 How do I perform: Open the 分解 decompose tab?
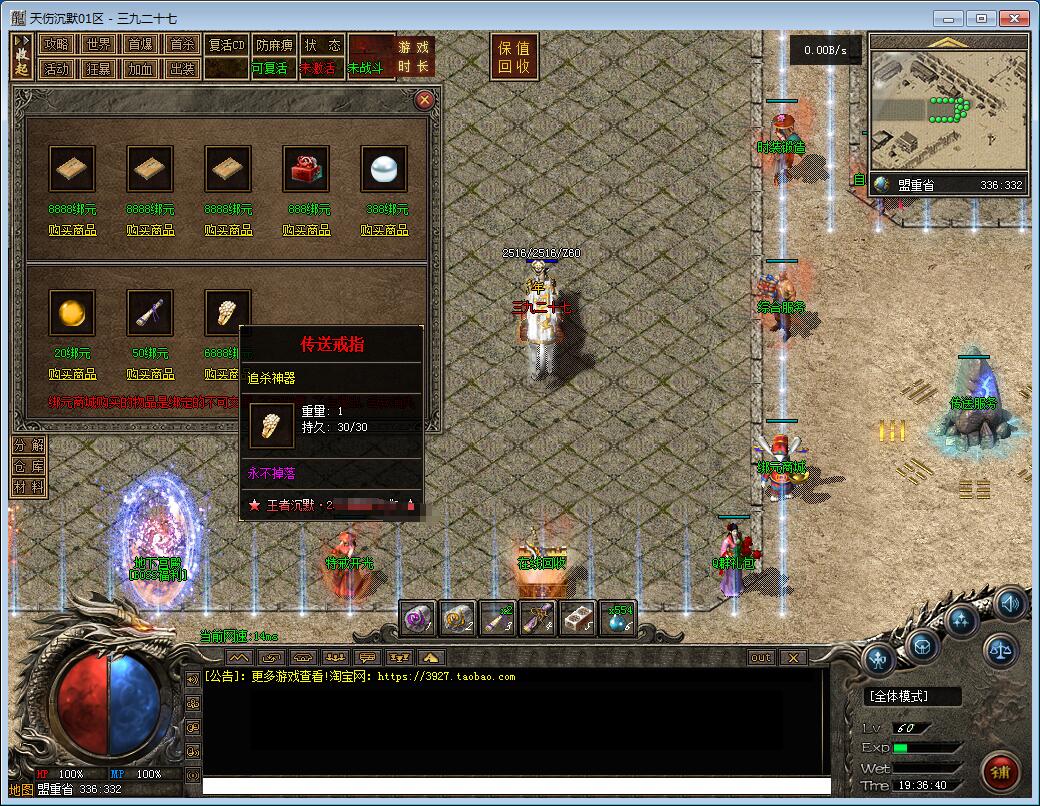pyautogui.click(x=28, y=445)
